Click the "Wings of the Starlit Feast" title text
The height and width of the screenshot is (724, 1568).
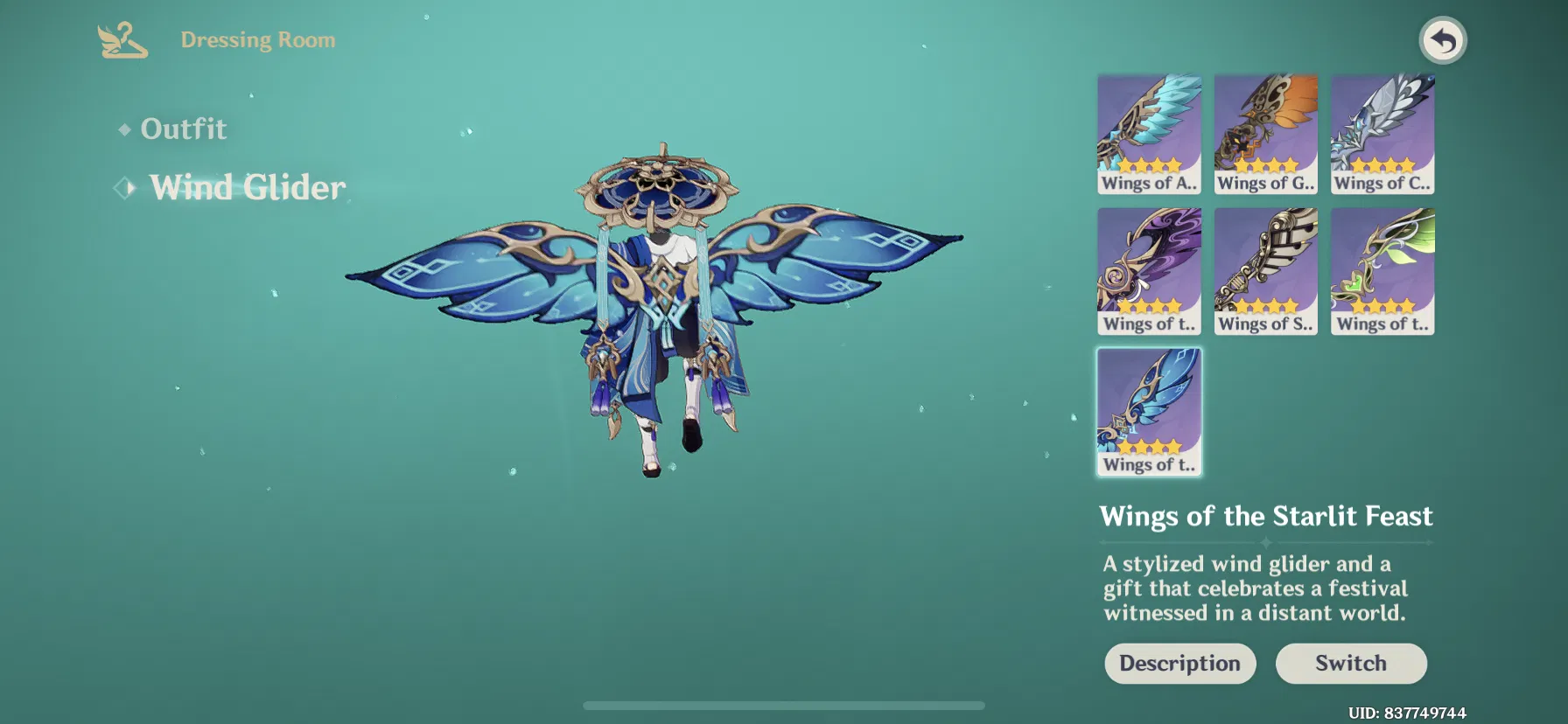click(x=1266, y=517)
